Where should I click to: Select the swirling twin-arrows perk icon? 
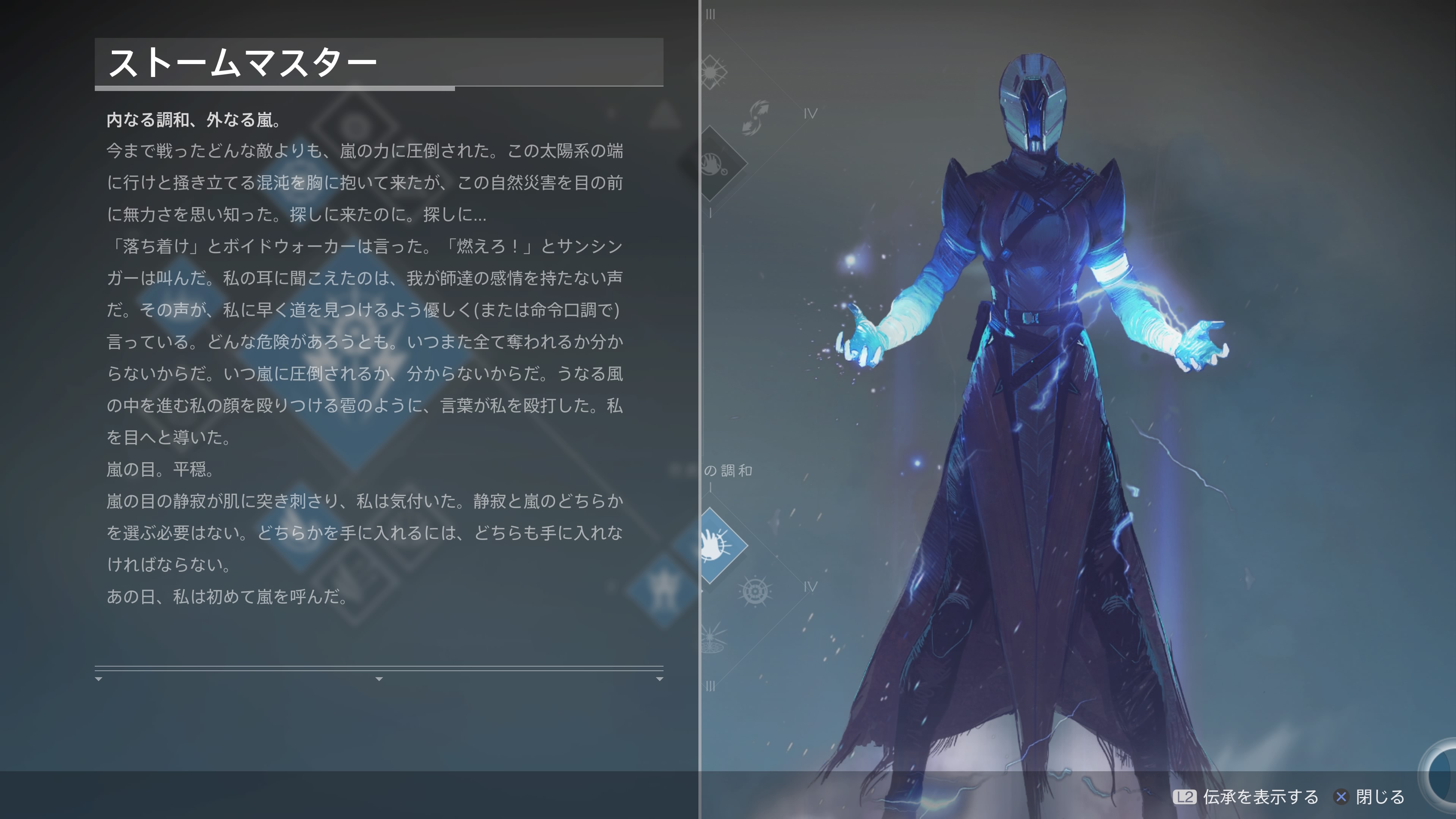[756, 117]
